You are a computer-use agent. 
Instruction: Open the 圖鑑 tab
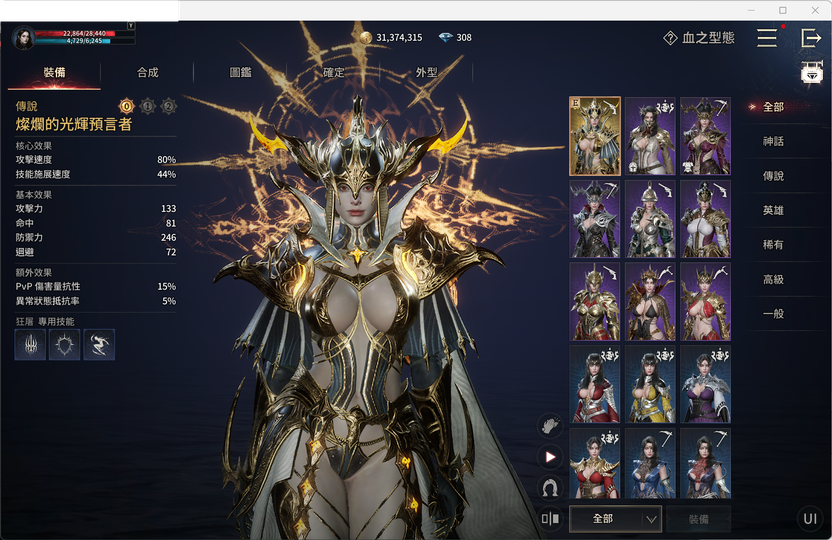tap(240, 73)
